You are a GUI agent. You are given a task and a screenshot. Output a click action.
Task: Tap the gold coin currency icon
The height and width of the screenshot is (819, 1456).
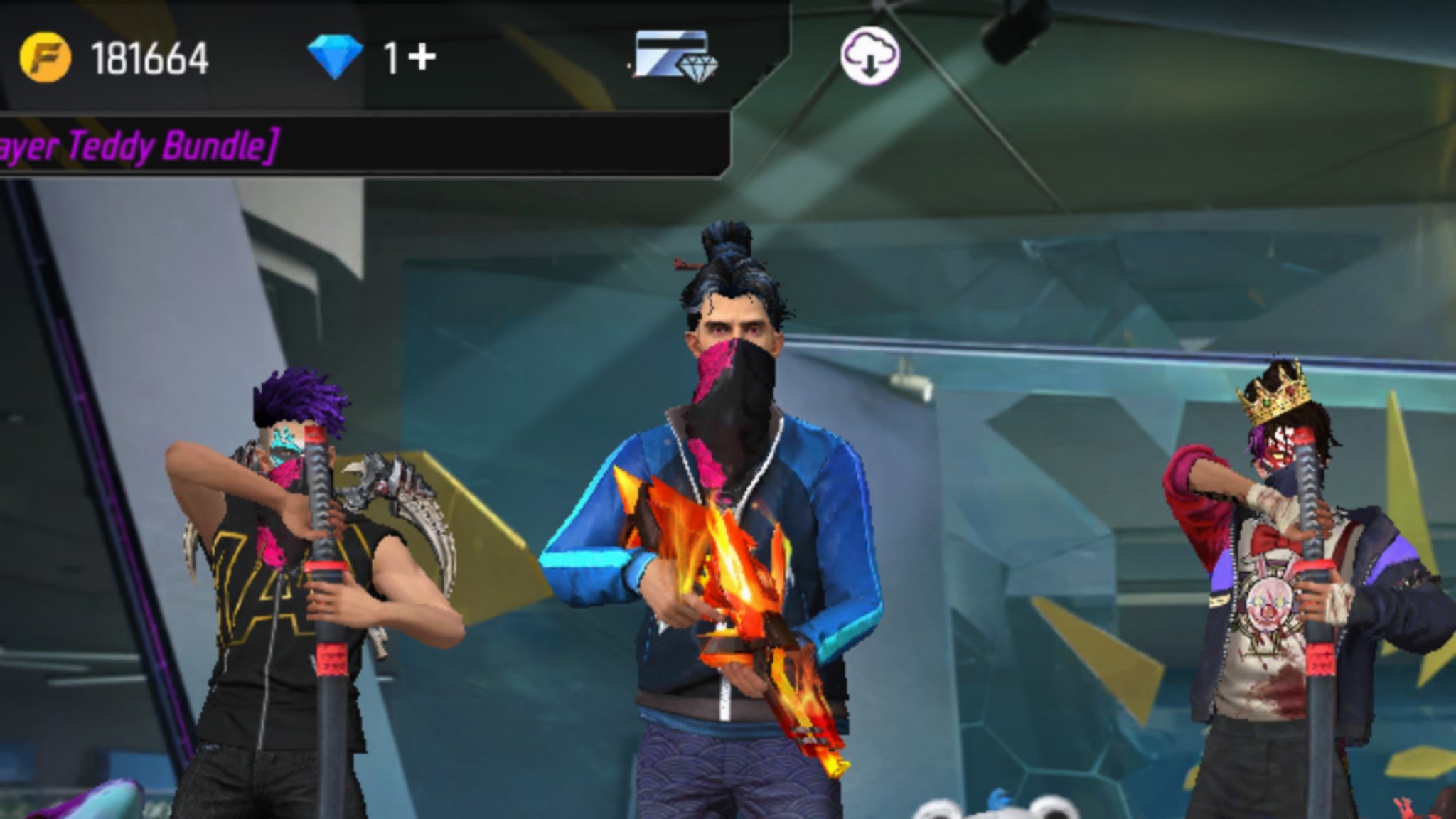(45, 57)
